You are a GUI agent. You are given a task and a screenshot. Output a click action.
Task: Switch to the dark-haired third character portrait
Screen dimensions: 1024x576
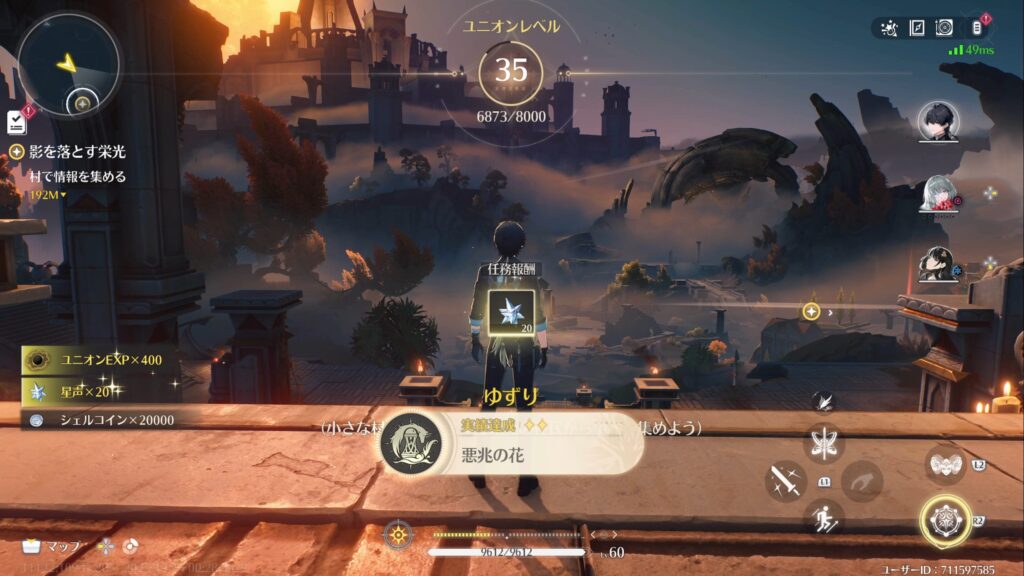pyautogui.click(x=938, y=264)
